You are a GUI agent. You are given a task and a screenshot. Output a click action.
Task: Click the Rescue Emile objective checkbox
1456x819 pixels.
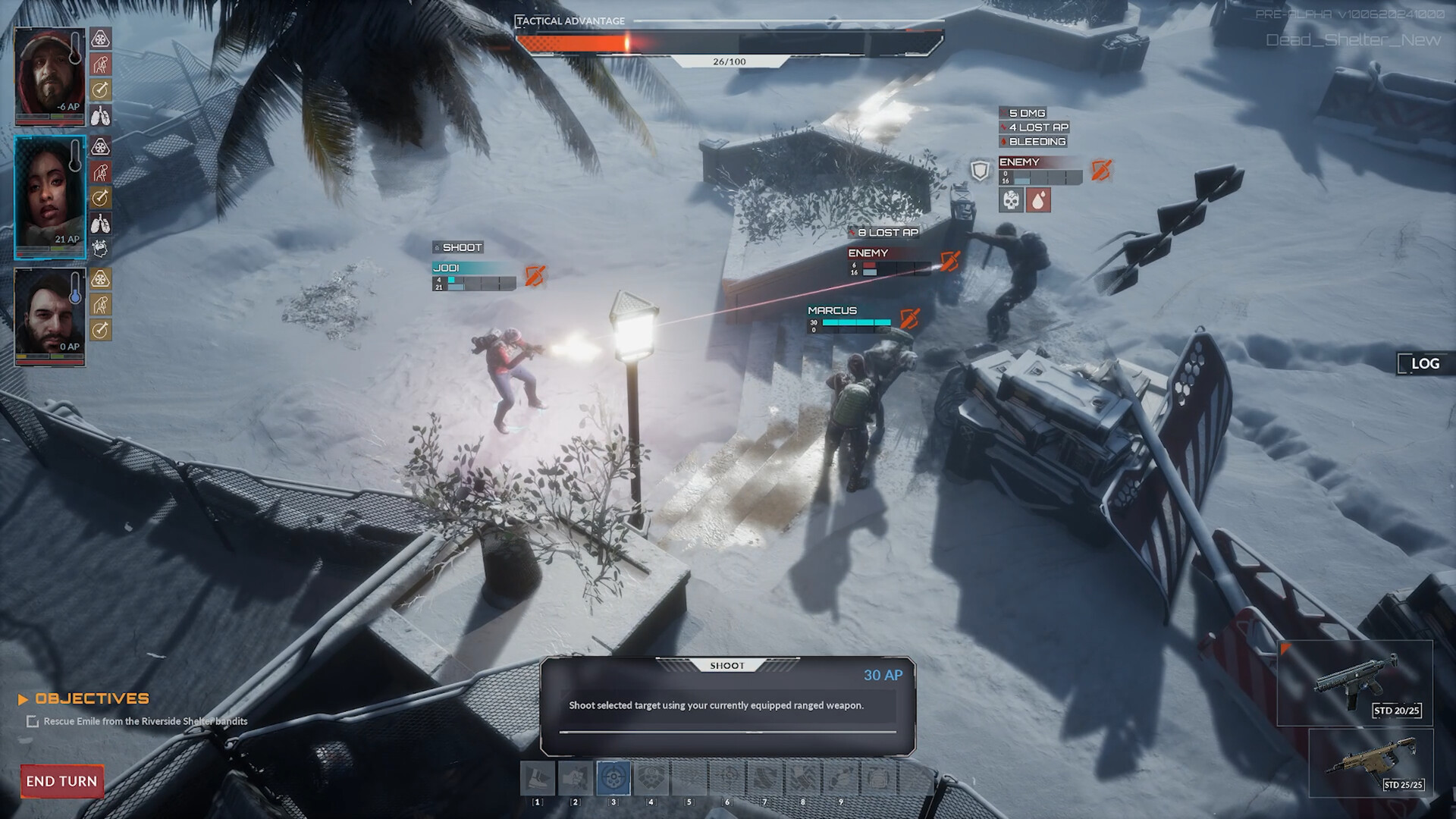tap(33, 722)
